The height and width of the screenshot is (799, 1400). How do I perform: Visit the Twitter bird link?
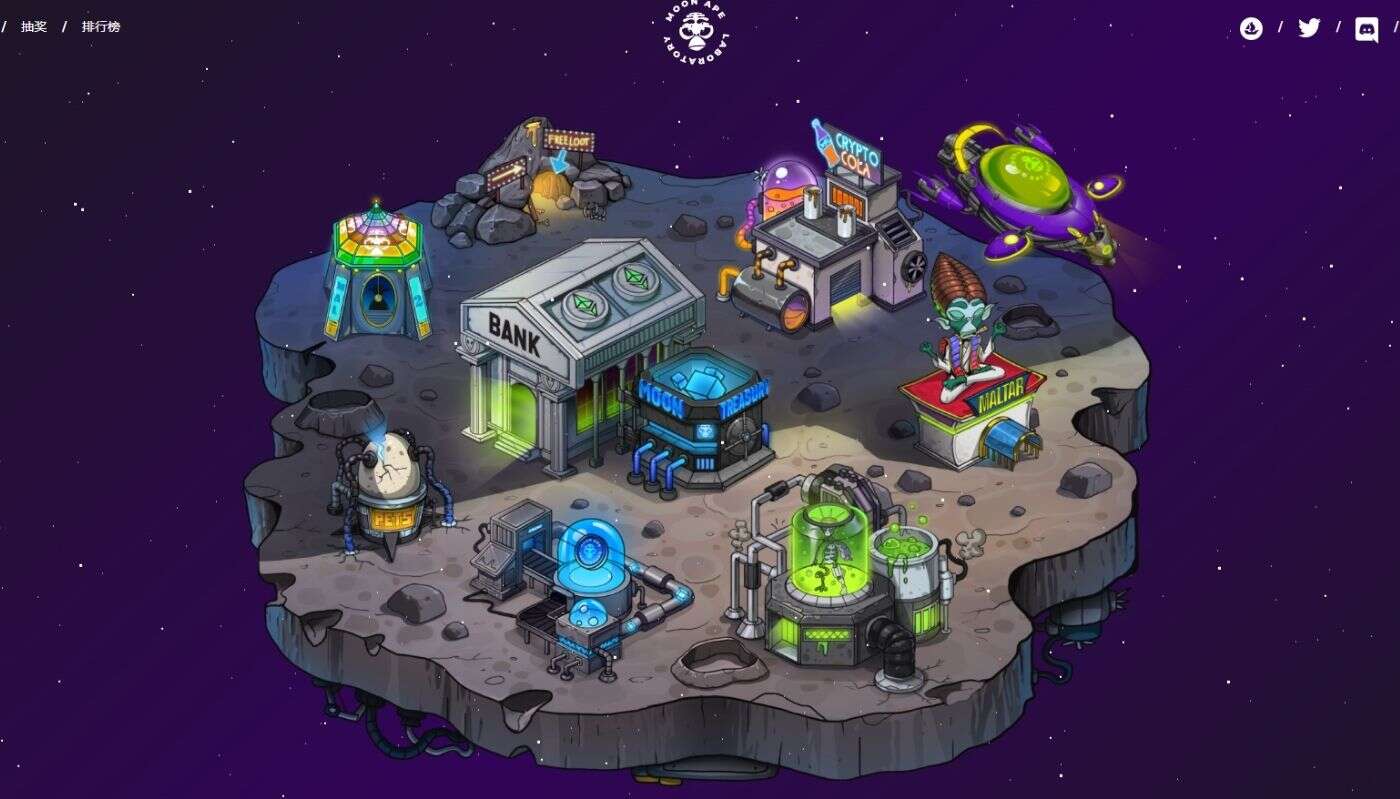click(1309, 28)
